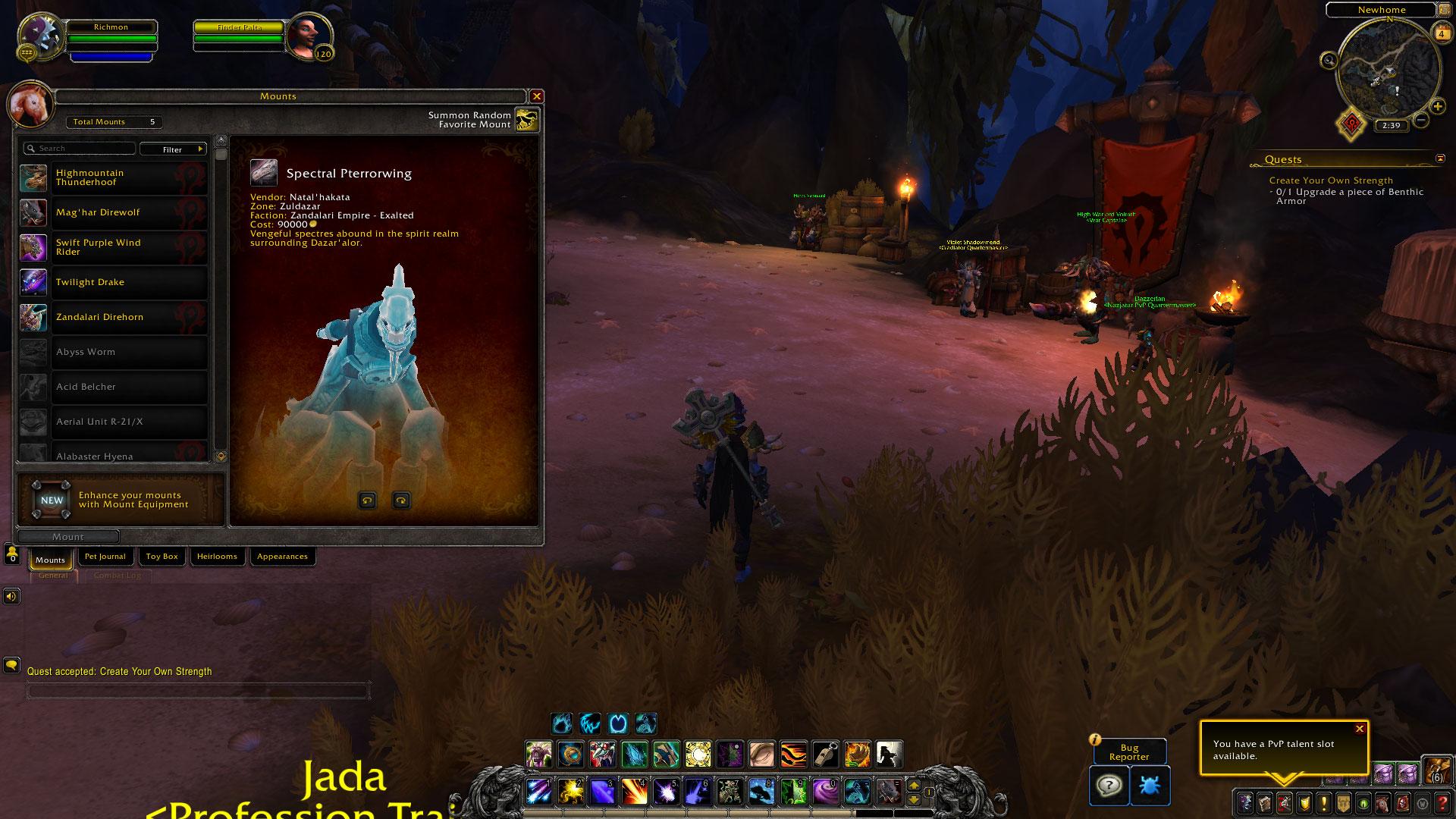Show the Heirlooms tab
Screen dimensions: 1456x819
[217, 557]
